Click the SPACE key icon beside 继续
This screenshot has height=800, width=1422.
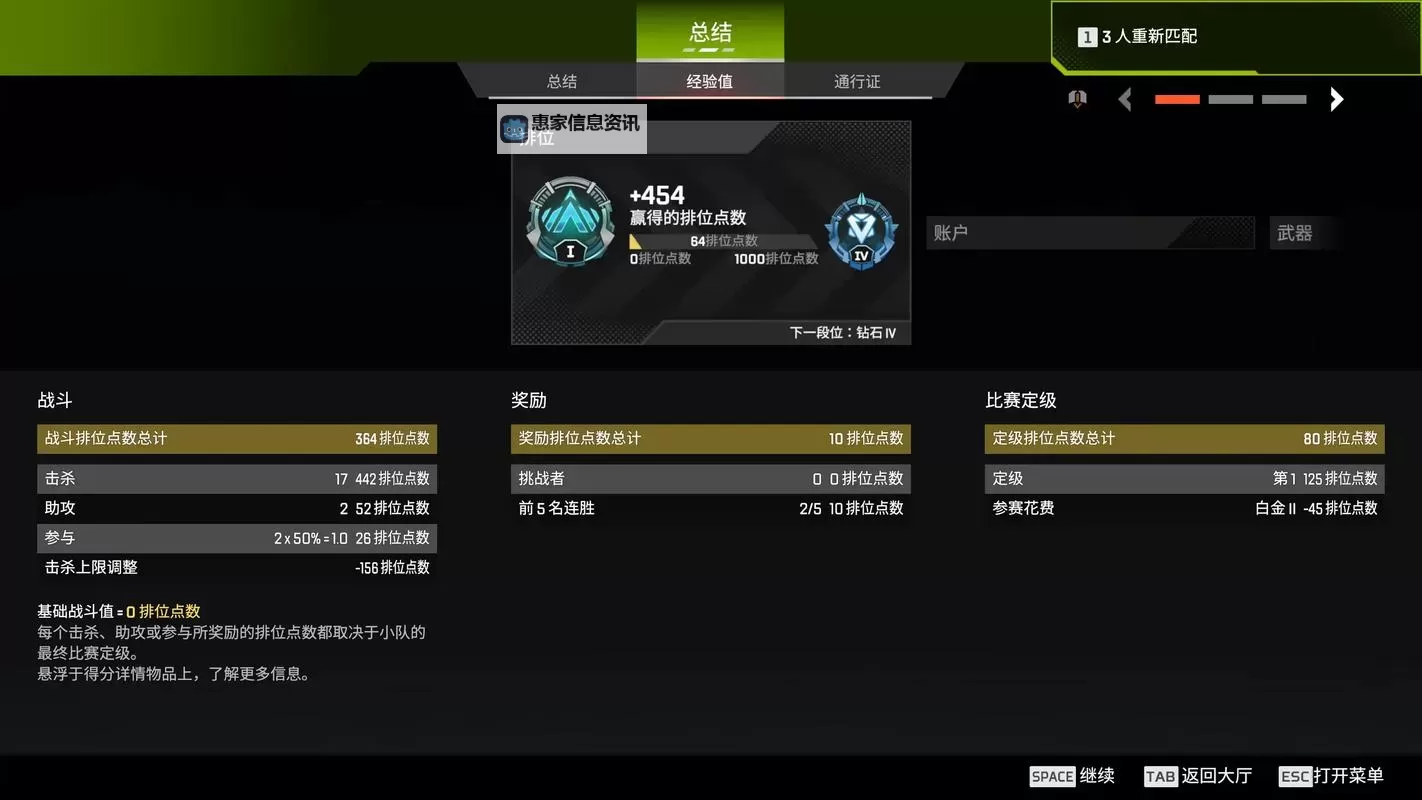tap(1050, 776)
